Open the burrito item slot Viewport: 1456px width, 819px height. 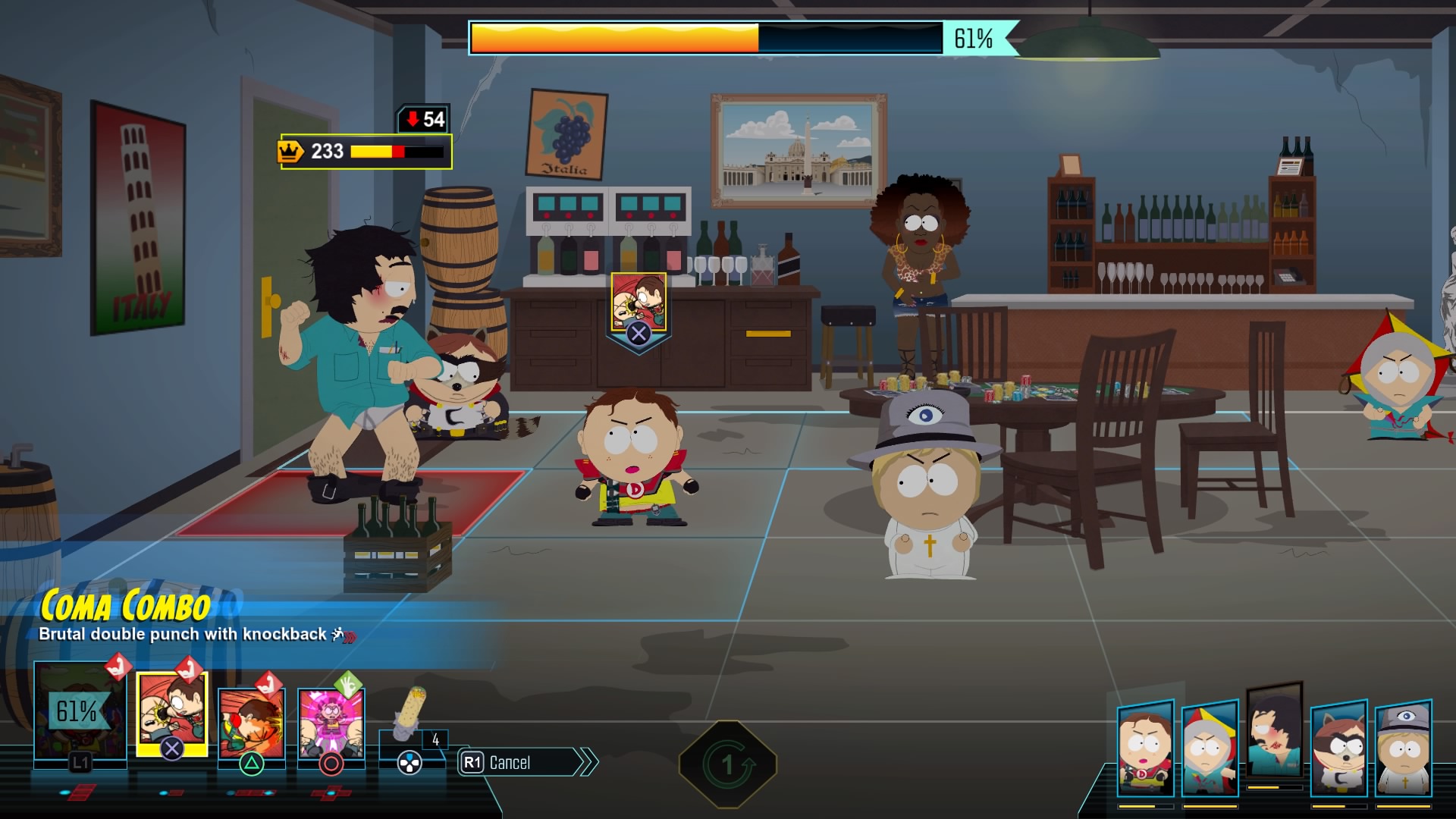[410, 717]
